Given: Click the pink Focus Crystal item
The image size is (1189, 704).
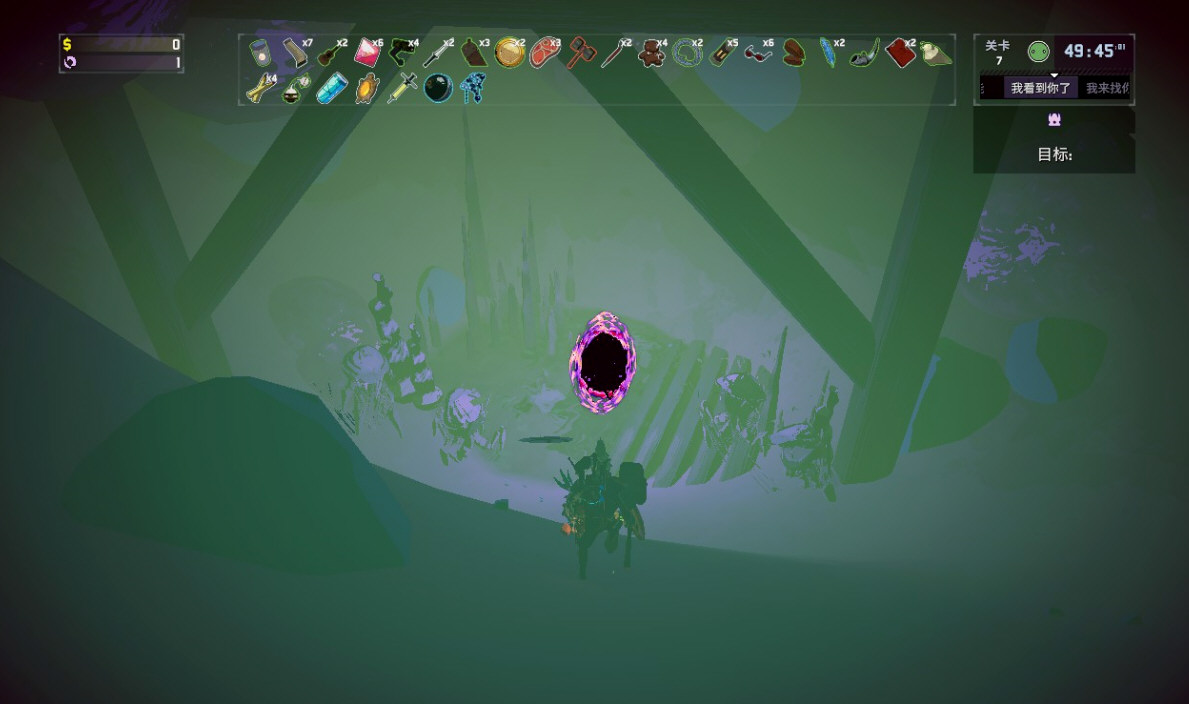Looking at the screenshot, I should (x=367, y=52).
